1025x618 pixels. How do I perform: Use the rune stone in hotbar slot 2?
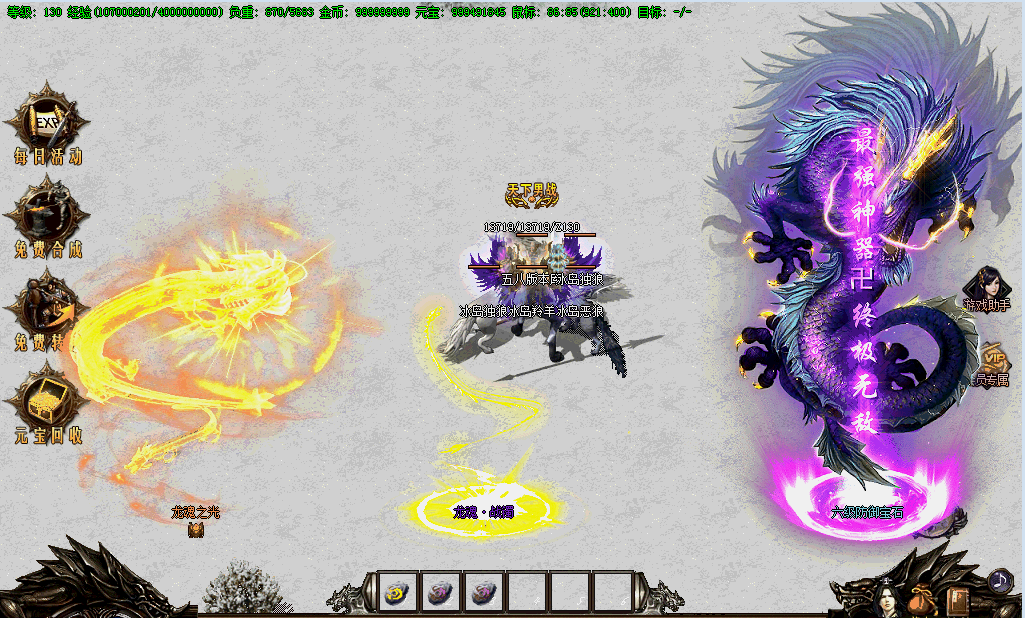(441, 592)
